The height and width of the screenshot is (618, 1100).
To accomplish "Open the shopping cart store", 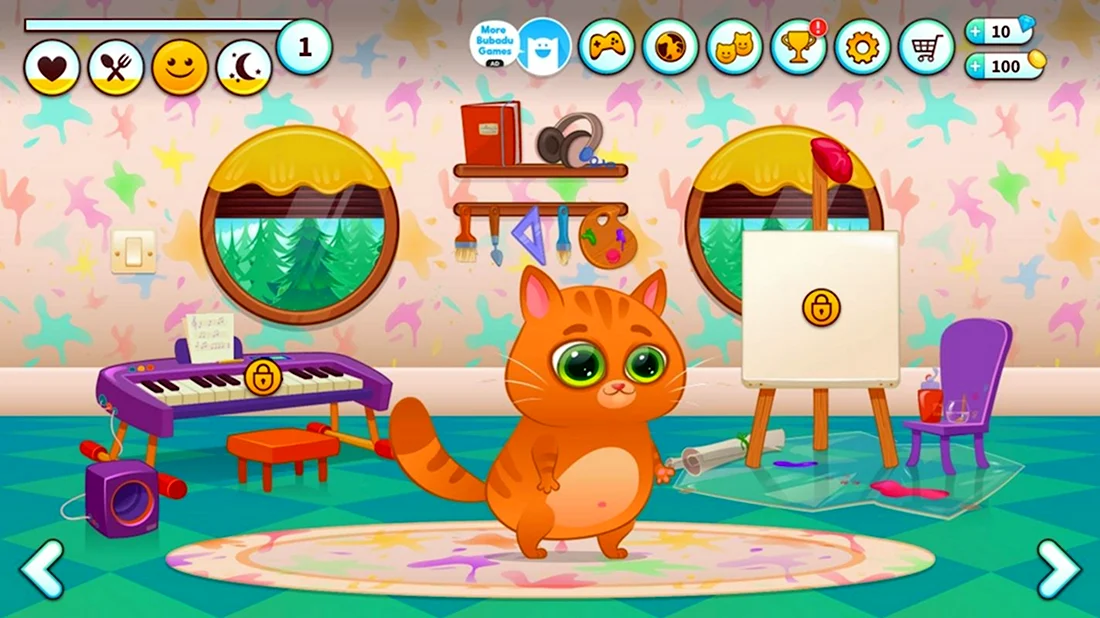I will click(x=927, y=46).
